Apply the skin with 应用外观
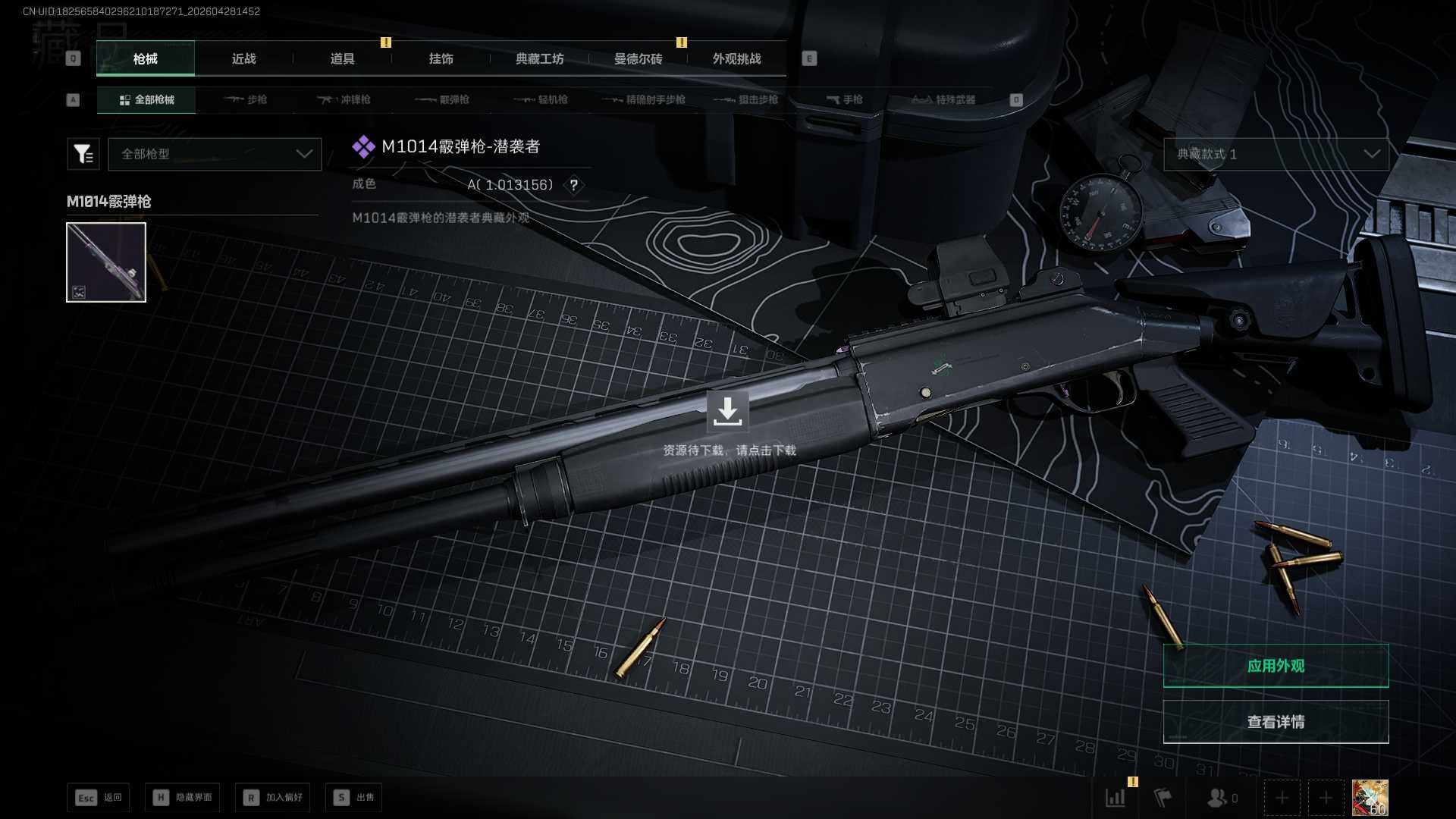This screenshot has width=1456, height=819. click(x=1276, y=666)
